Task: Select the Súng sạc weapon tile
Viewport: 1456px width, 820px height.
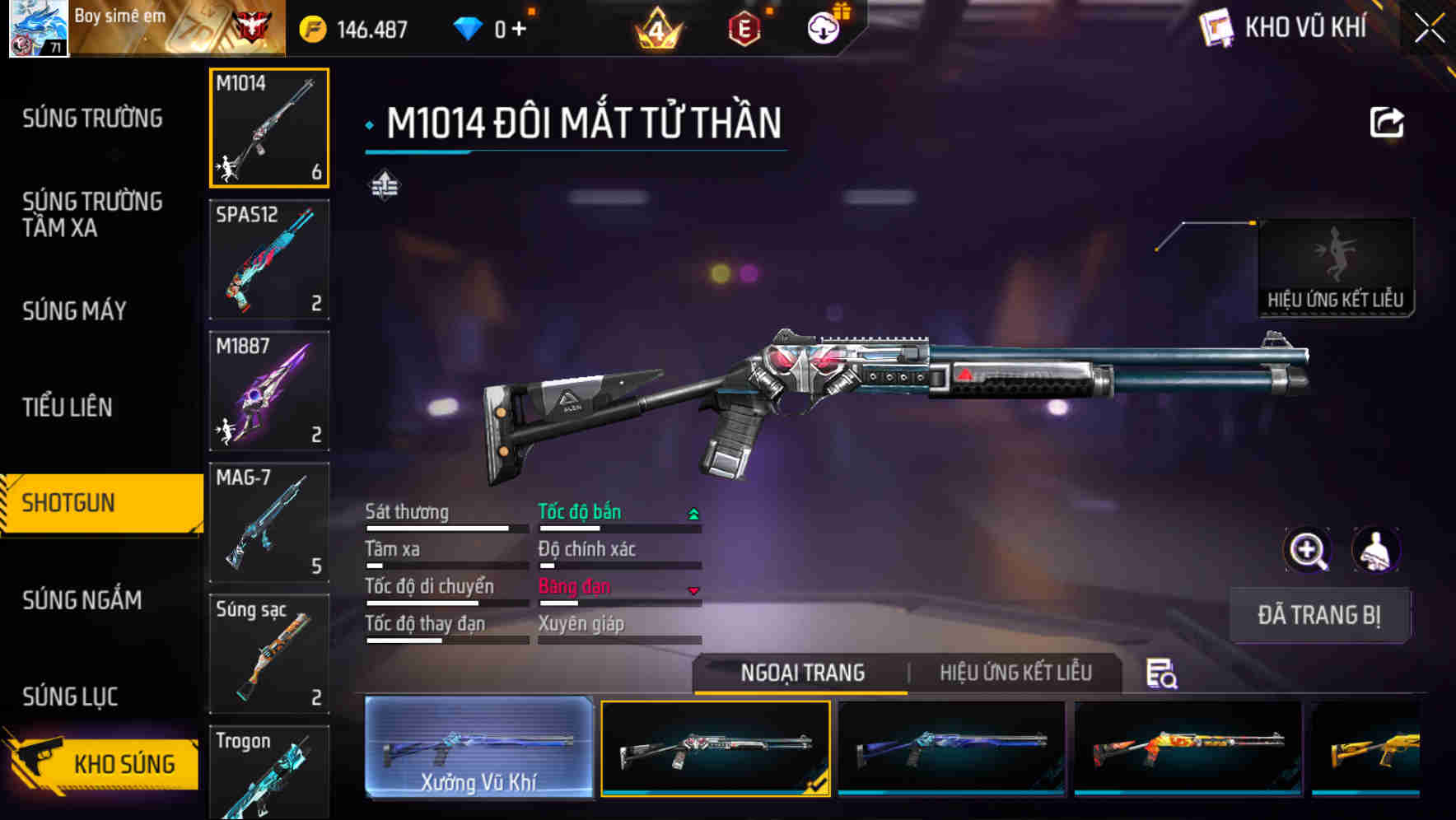Action: tap(269, 654)
